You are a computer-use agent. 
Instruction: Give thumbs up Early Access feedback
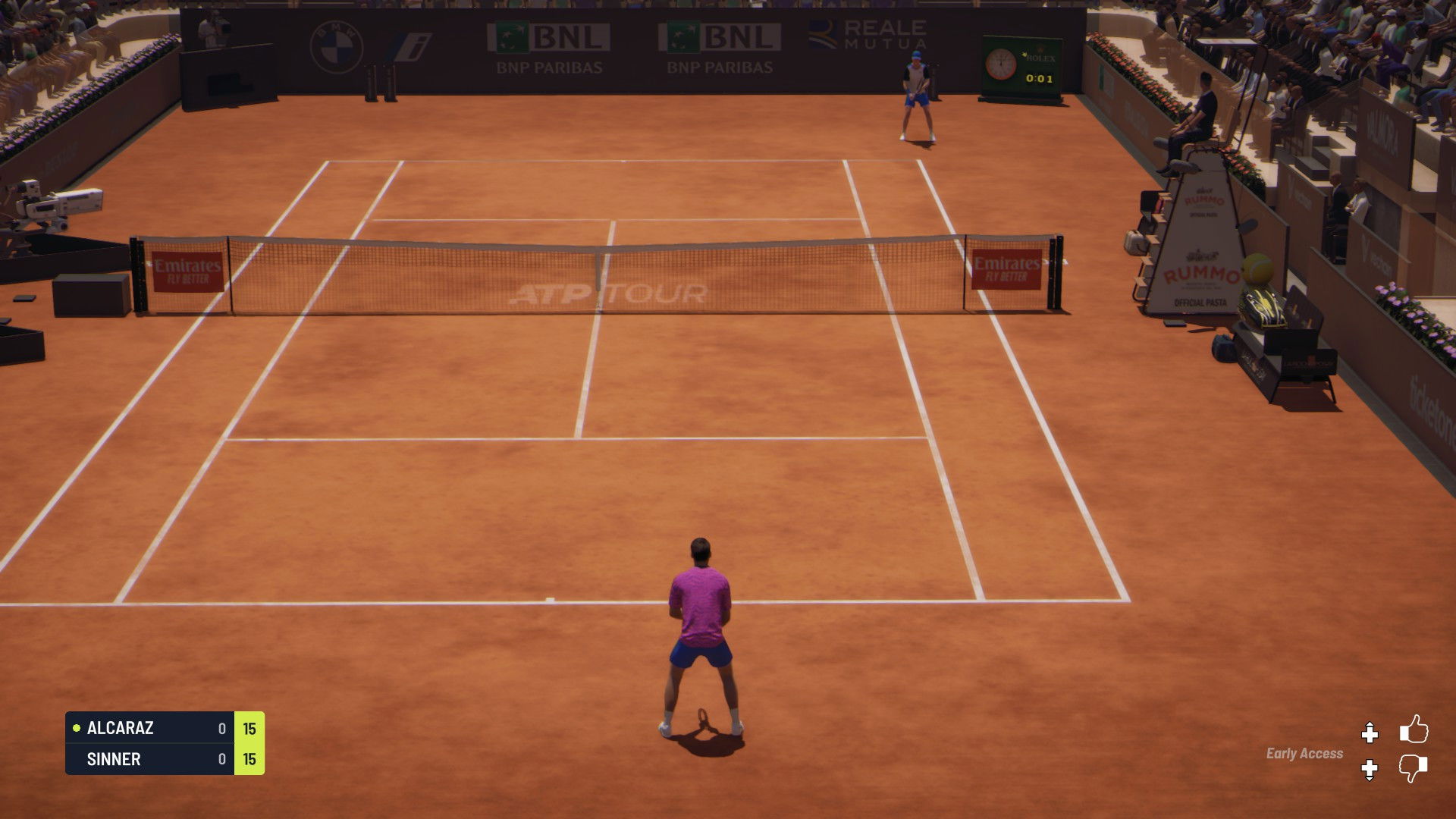(x=1414, y=730)
